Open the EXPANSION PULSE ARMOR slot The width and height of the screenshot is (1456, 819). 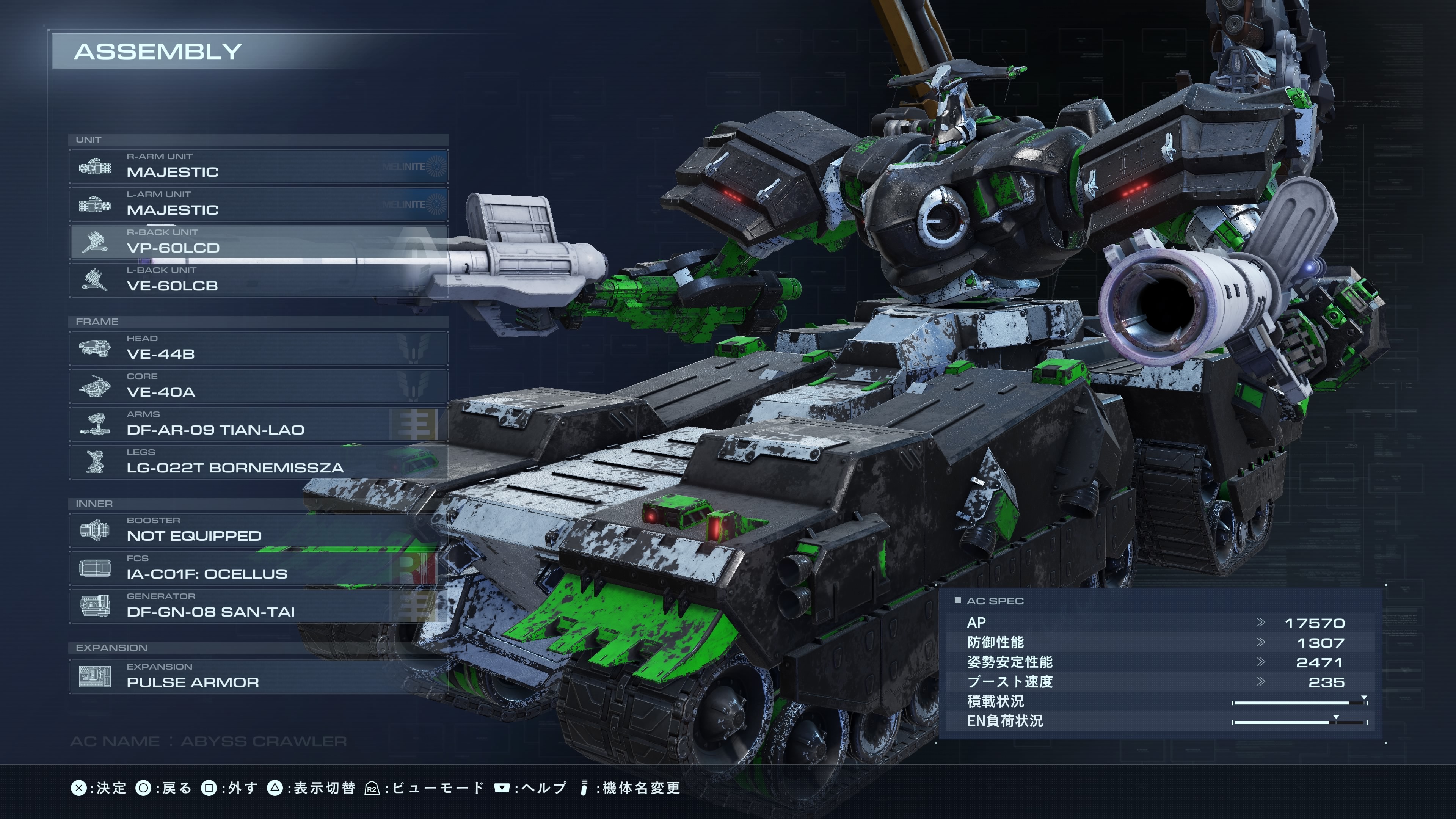pos(258,676)
